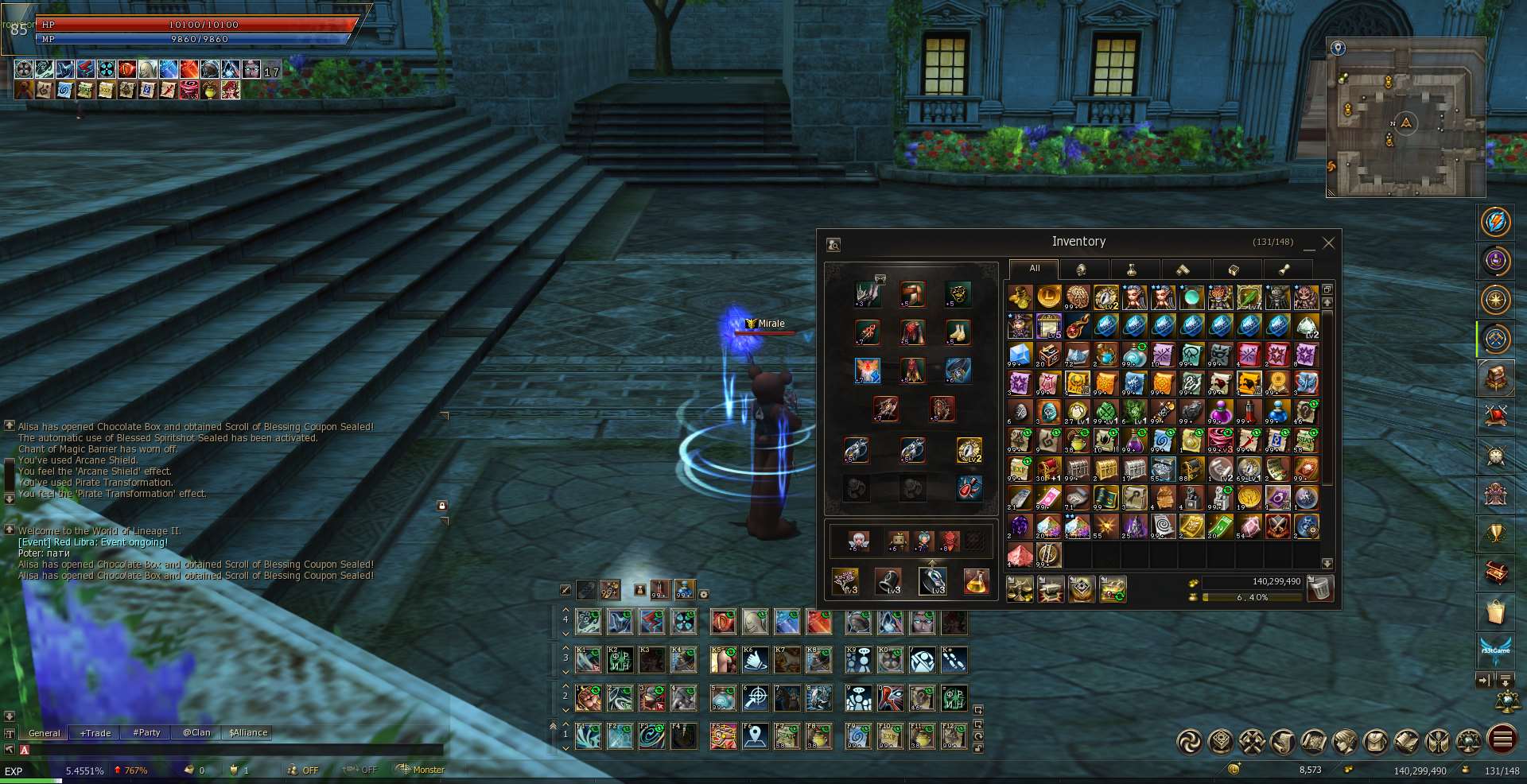This screenshot has width=1527, height=784.
Task: Click the red potion flask equipment slot
Action: (x=968, y=488)
